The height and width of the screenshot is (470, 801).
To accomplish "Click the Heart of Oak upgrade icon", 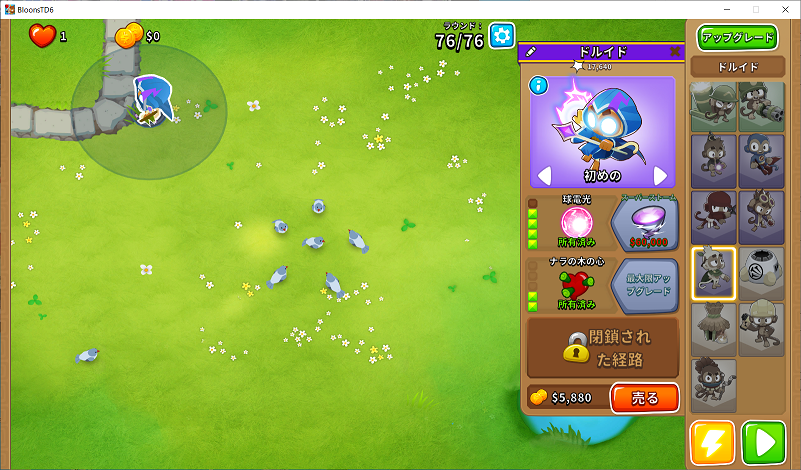I will click(x=576, y=285).
